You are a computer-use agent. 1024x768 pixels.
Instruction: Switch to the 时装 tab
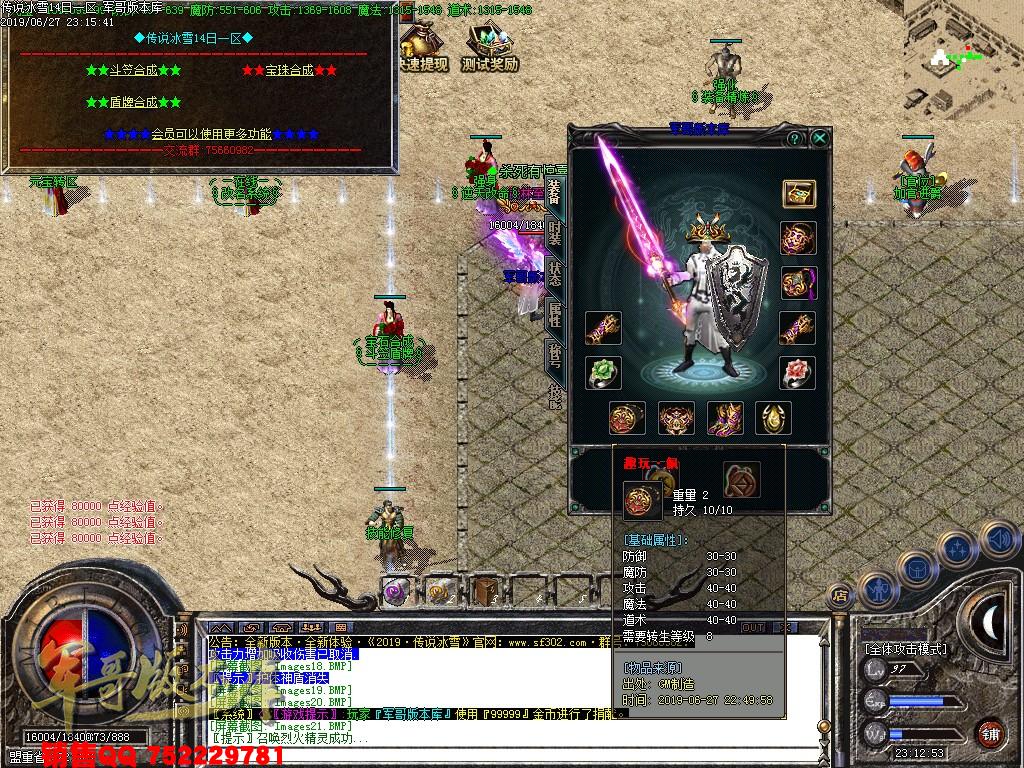(x=556, y=235)
